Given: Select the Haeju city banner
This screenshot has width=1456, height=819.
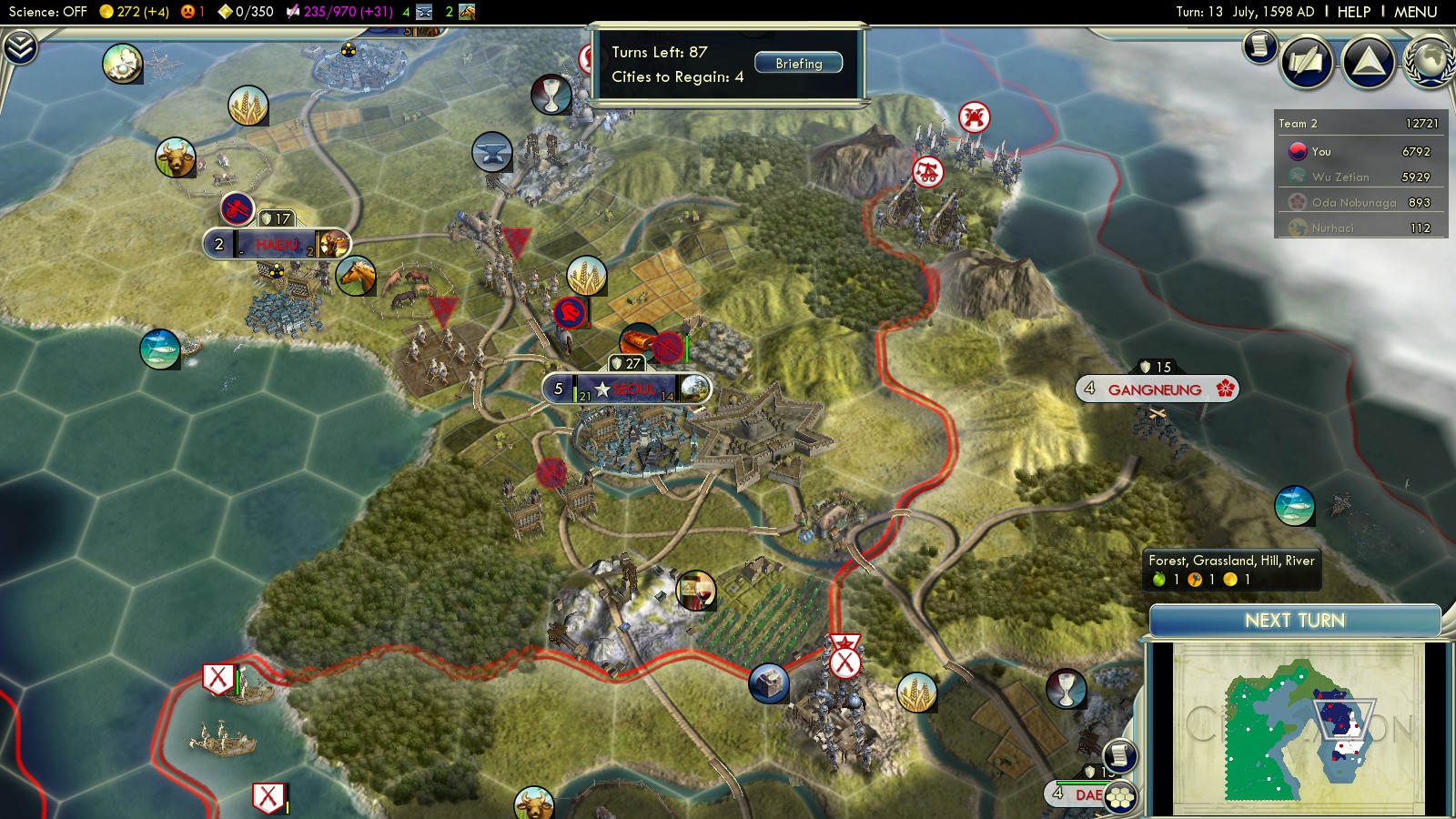Looking at the screenshot, I should 277,244.
